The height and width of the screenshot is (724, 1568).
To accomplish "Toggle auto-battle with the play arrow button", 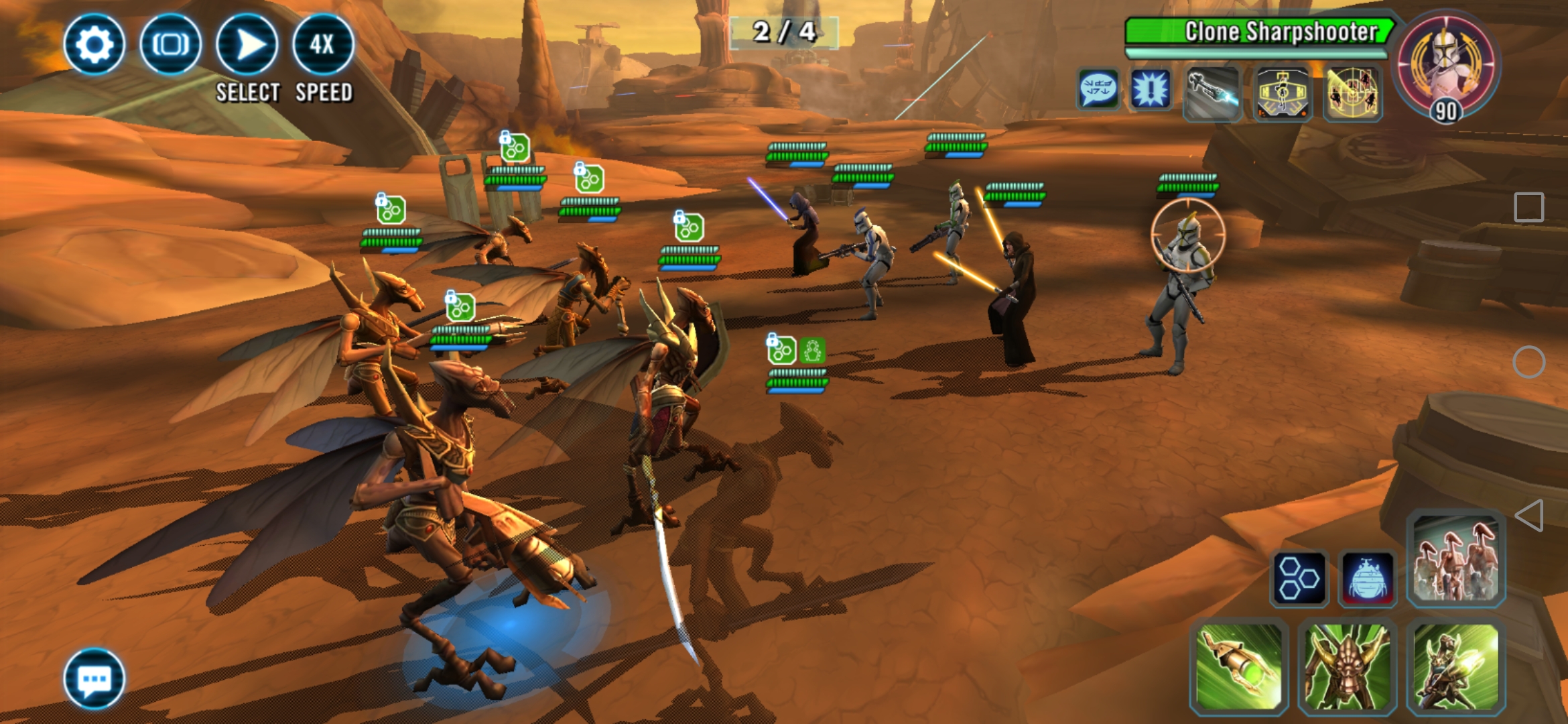I will click(x=247, y=44).
